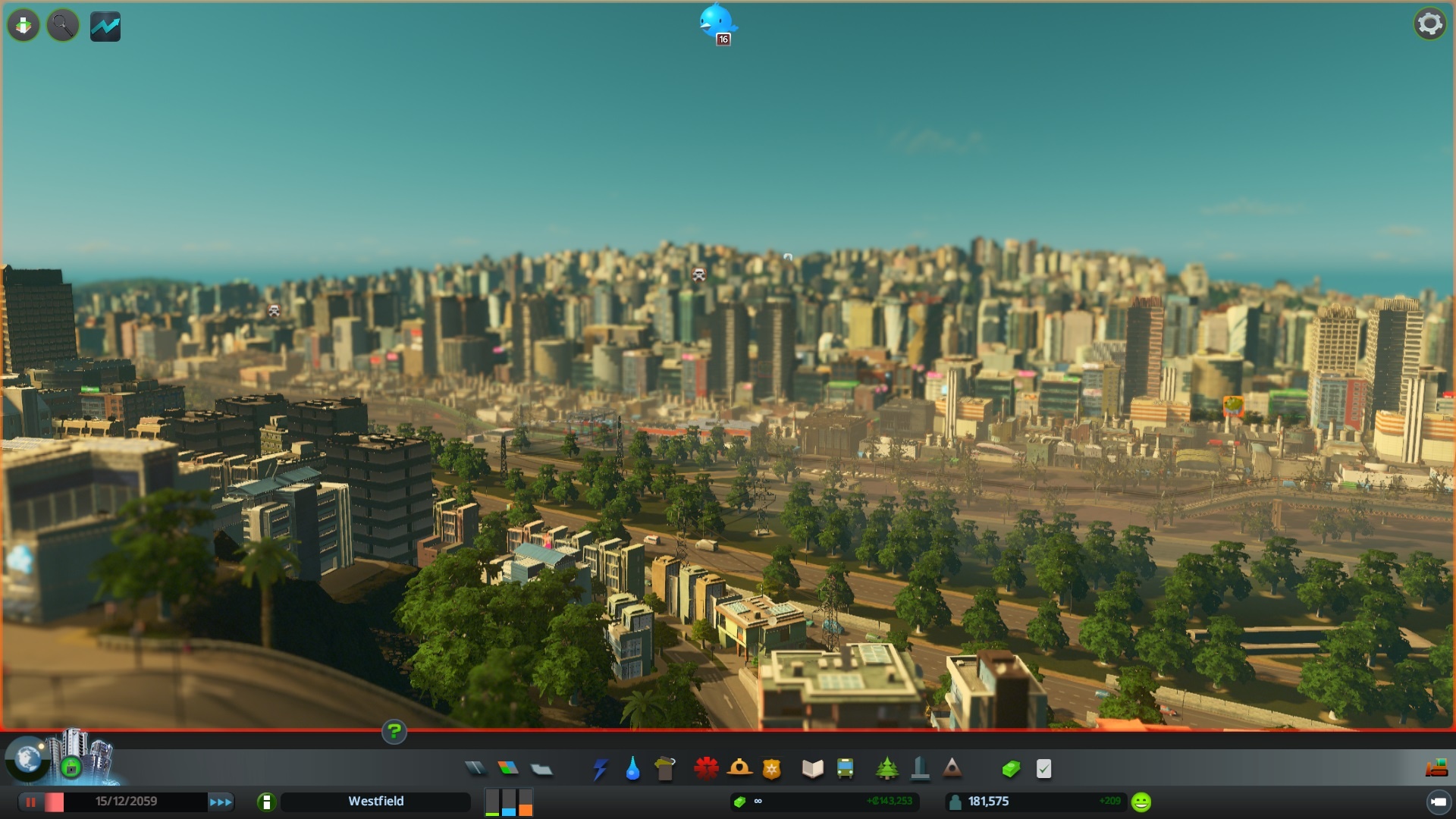Choose the red Healthcare menu

pos(706,769)
